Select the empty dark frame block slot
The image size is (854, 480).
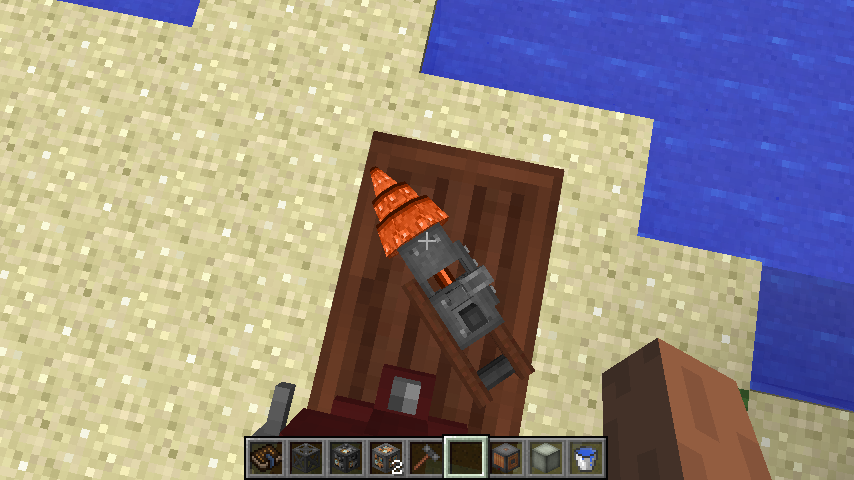tap(306, 458)
